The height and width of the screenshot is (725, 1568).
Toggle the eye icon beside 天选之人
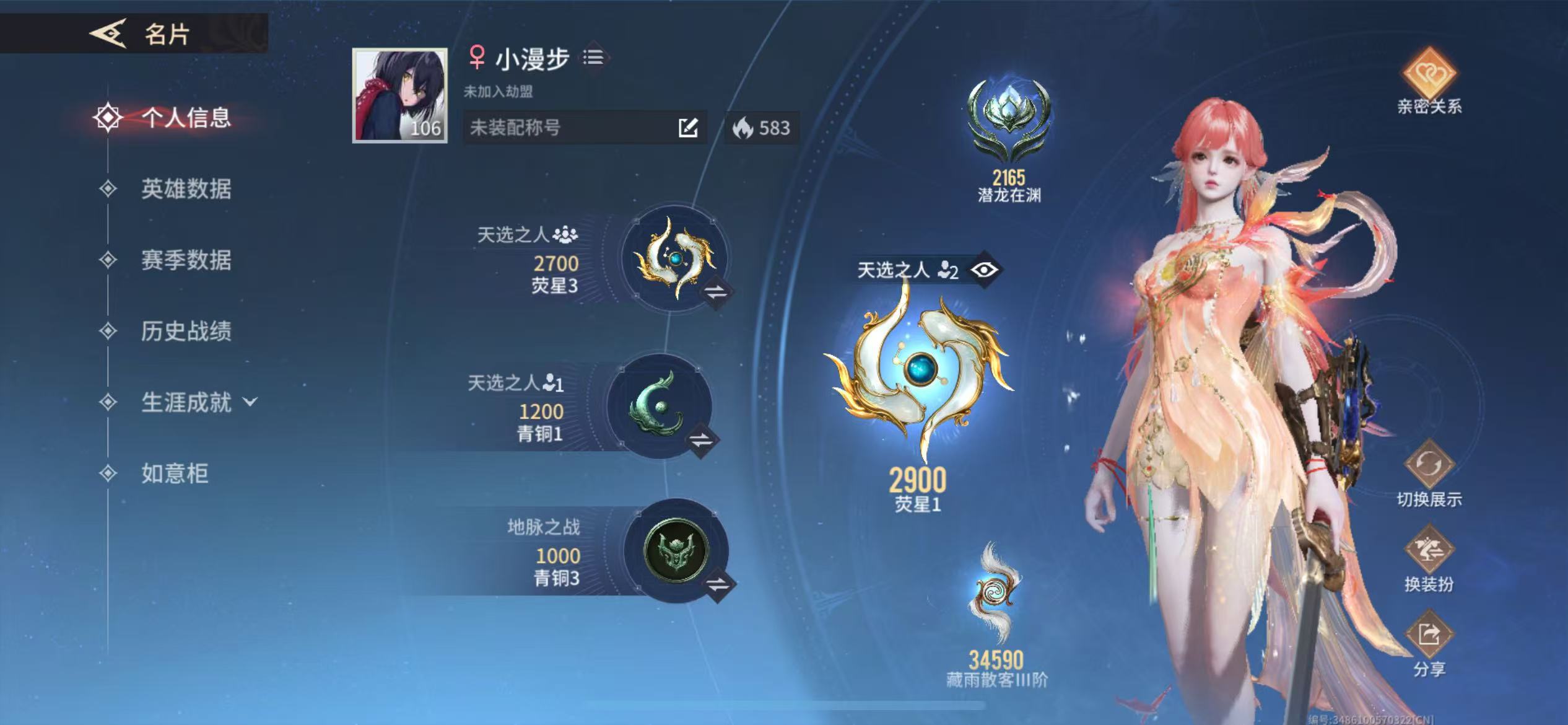click(x=984, y=270)
